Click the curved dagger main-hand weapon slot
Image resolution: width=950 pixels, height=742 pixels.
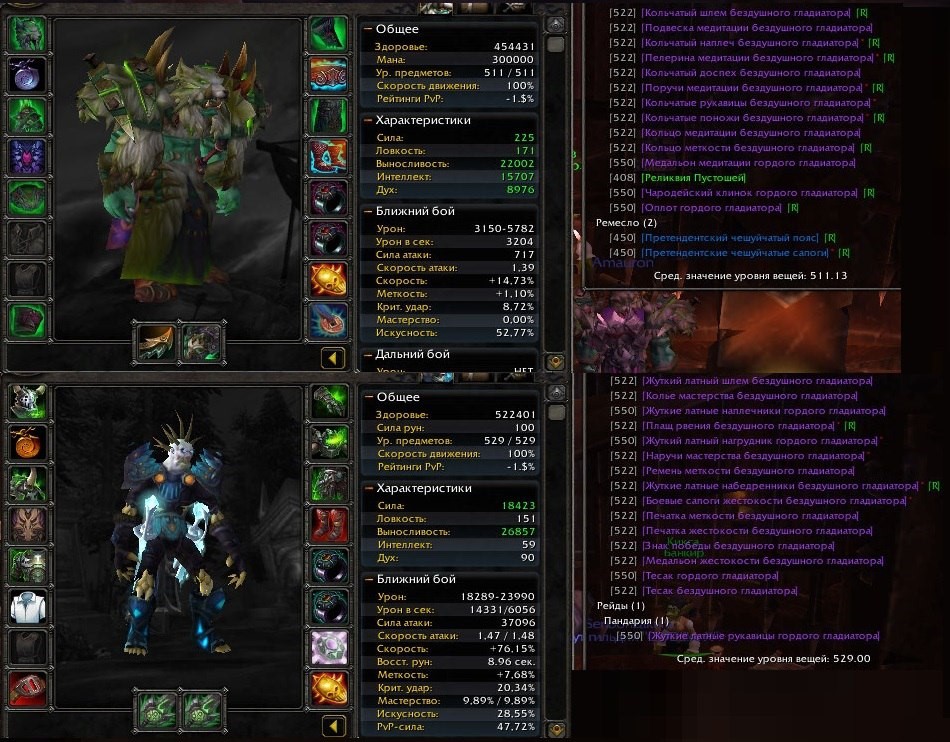pyautogui.click(x=156, y=342)
